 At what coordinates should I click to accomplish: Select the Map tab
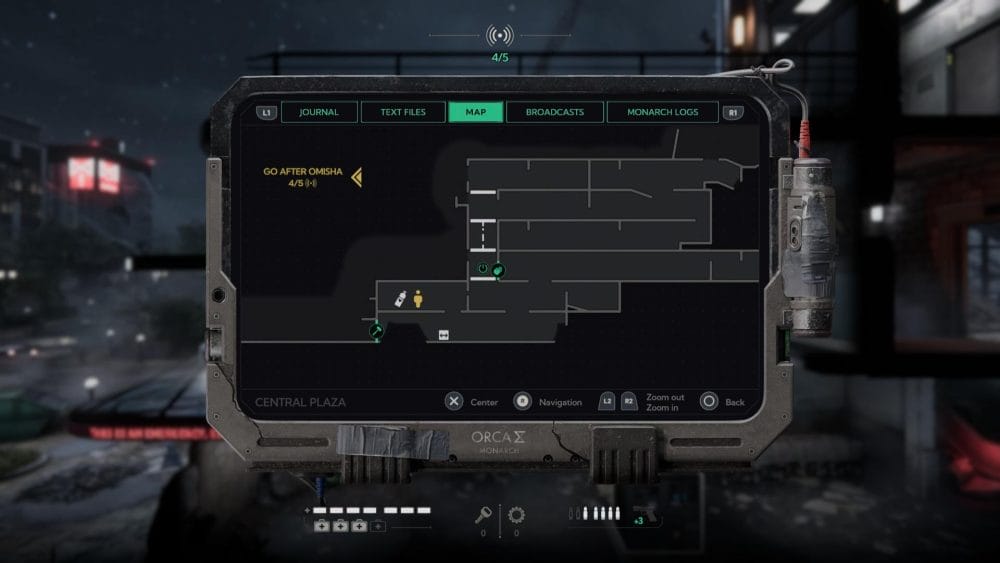coord(476,112)
